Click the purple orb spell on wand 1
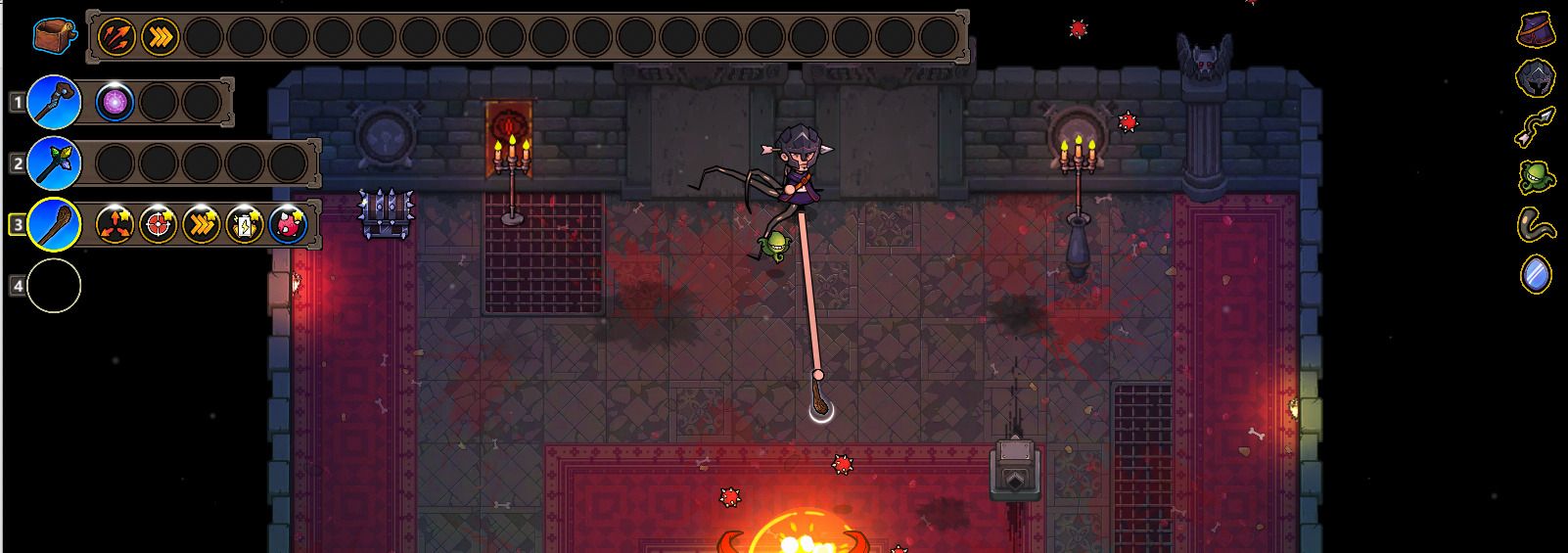1568x553 pixels. point(115,102)
